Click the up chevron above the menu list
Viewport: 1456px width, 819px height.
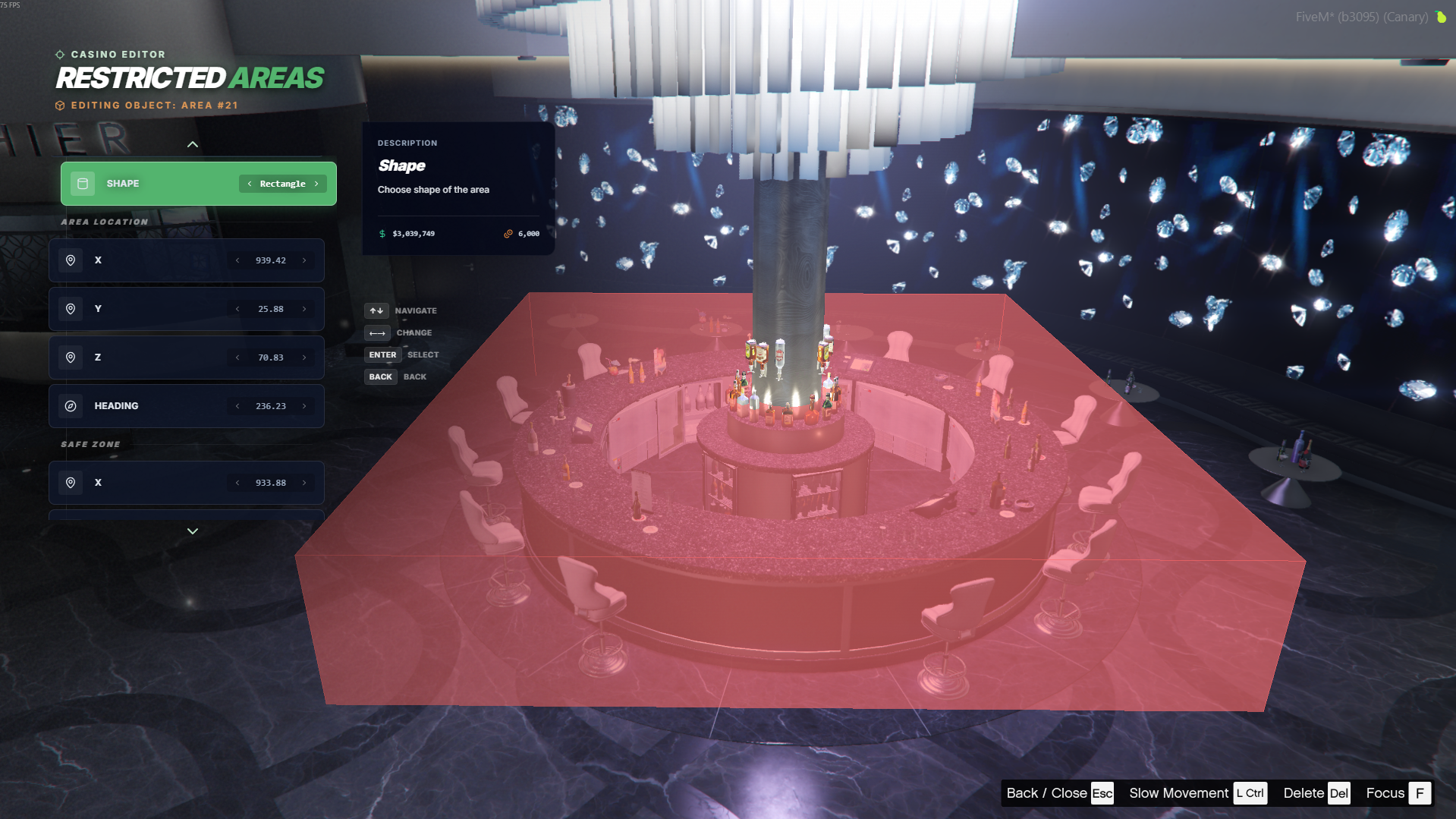coord(193,144)
